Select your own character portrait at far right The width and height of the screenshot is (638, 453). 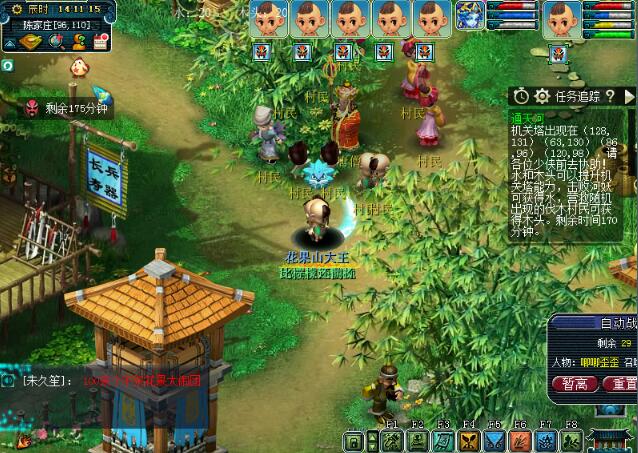[561, 19]
